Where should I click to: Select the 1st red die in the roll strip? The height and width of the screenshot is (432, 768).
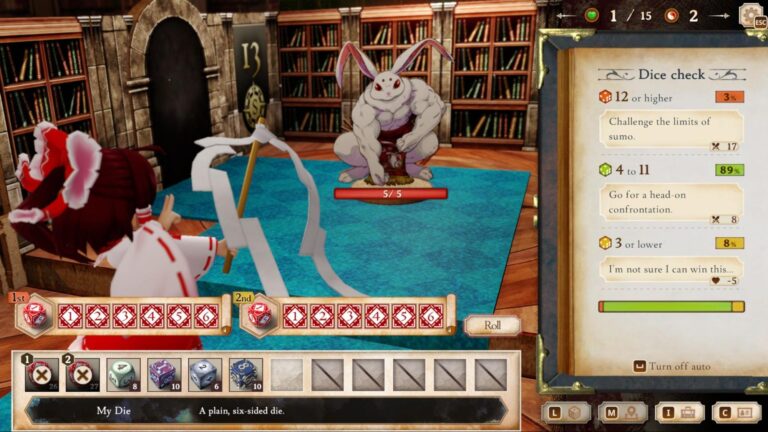coord(34,315)
